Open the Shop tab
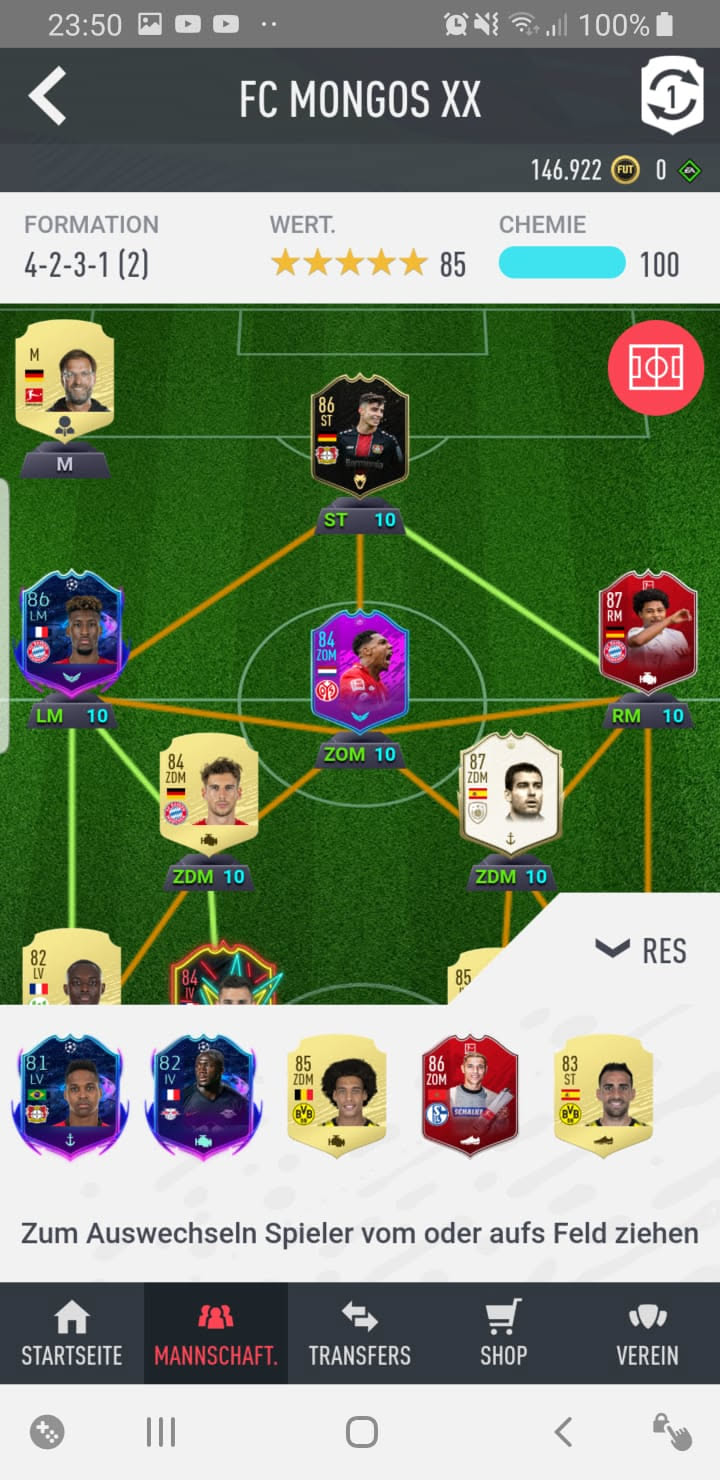 [503, 1334]
